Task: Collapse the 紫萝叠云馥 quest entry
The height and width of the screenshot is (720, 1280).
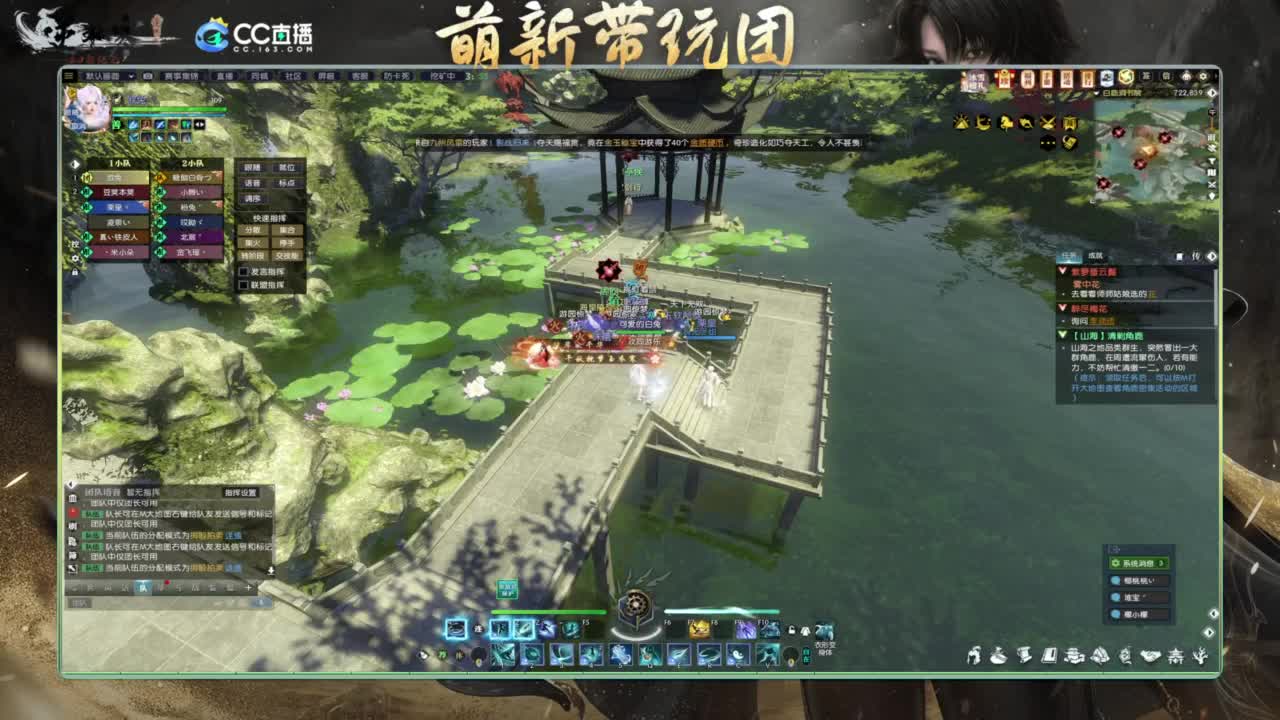Action: click(x=1063, y=271)
